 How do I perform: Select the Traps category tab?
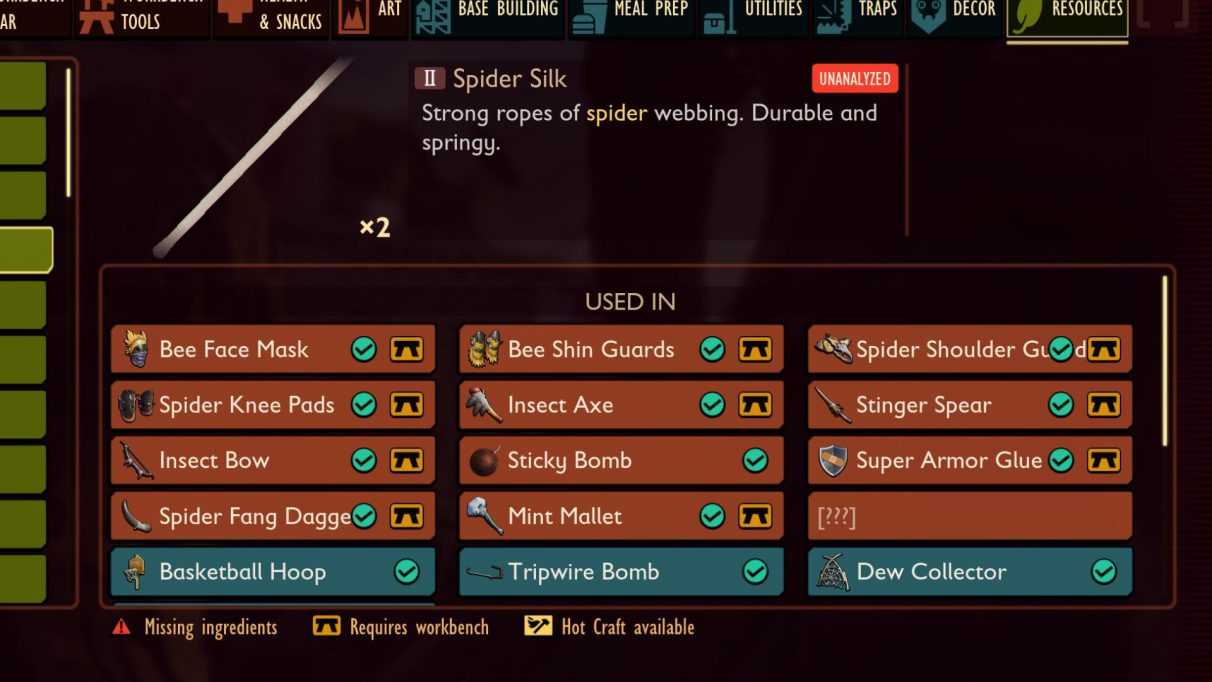[858, 17]
